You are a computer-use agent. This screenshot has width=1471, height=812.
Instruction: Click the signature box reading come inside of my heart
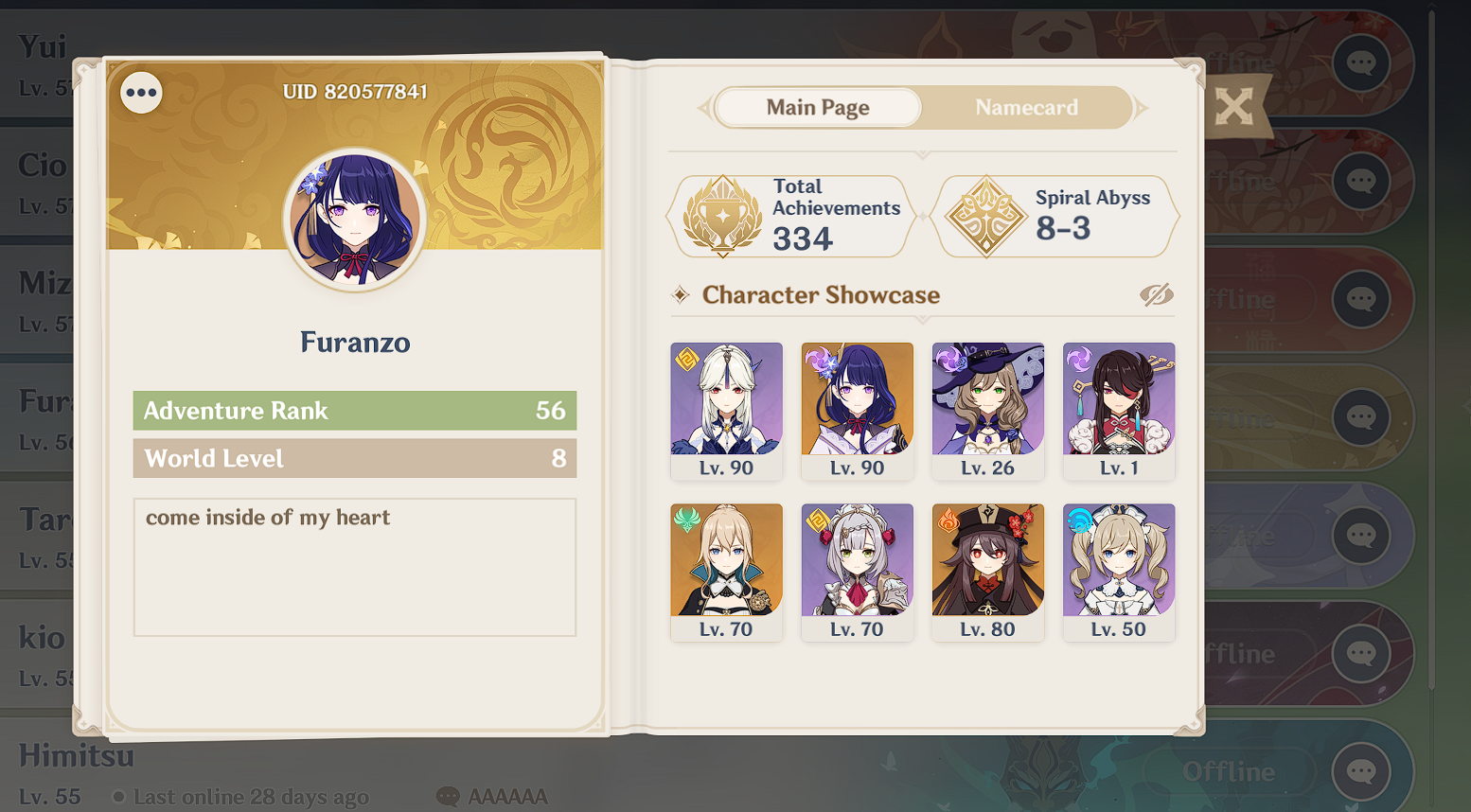pos(354,566)
